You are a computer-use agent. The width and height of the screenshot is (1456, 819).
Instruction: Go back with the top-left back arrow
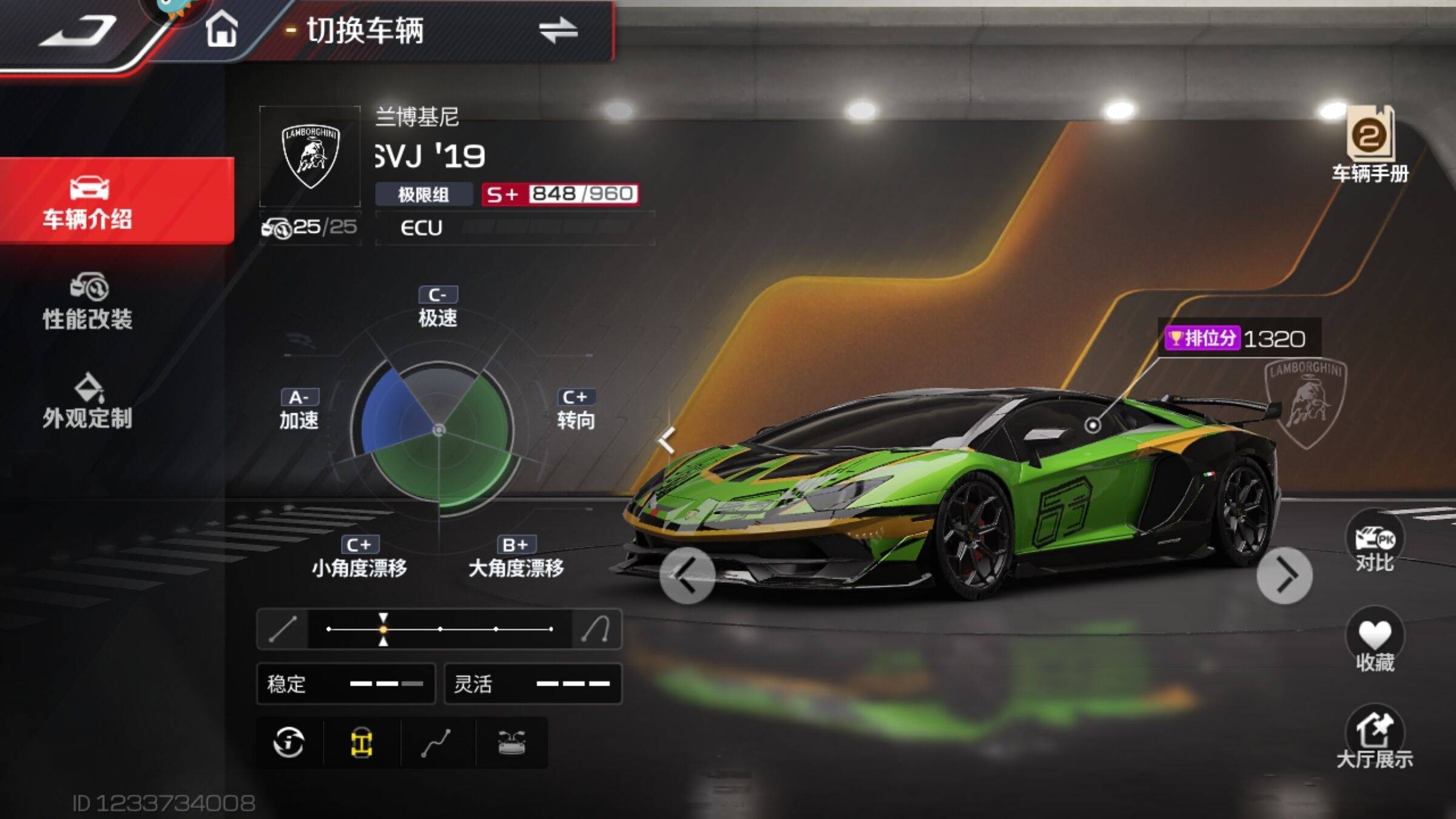[78, 30]
